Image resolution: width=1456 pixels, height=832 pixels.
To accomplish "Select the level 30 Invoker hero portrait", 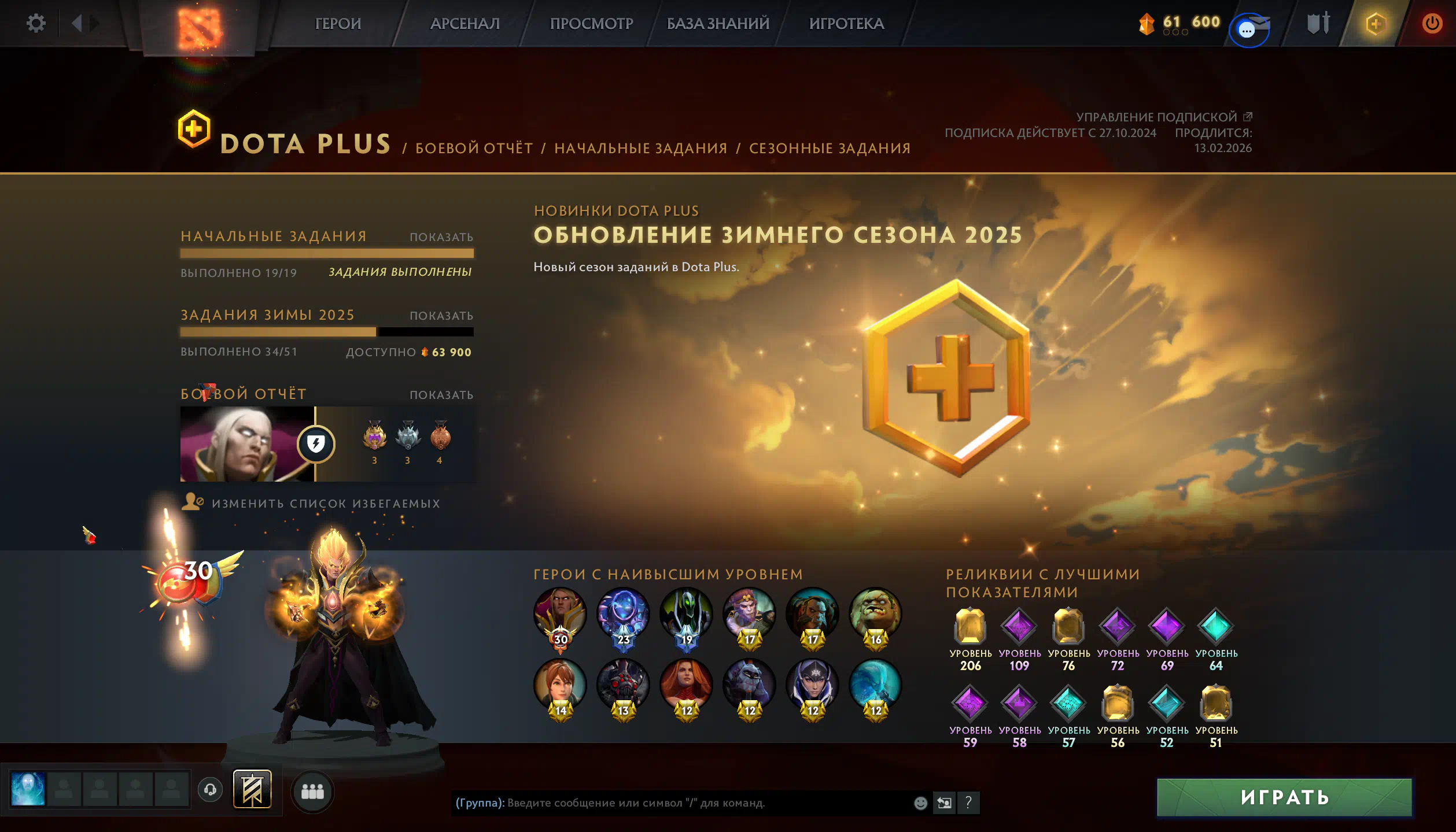I will pos(560,615).
